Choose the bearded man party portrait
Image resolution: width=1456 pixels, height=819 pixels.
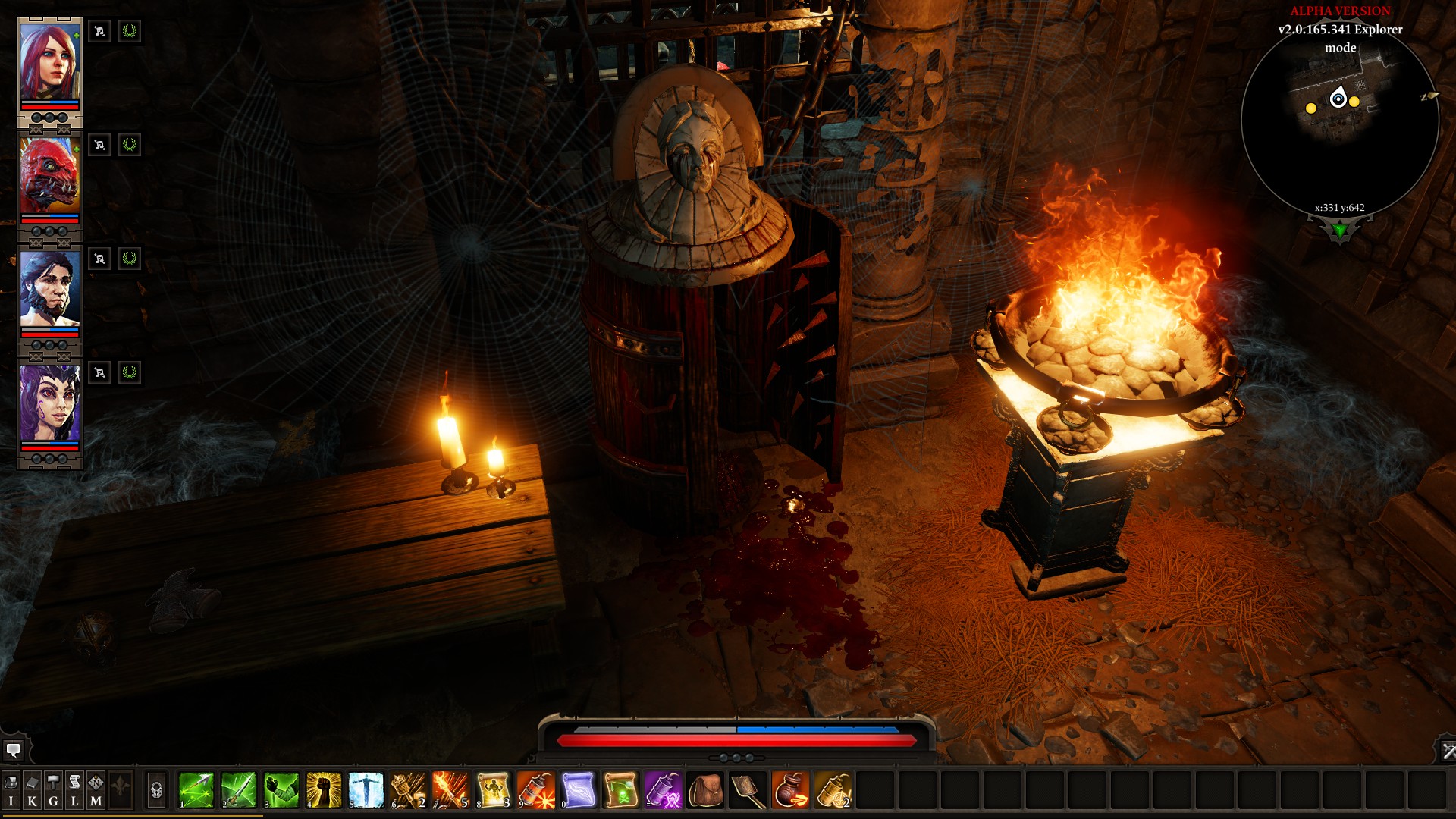pos(49,290)
